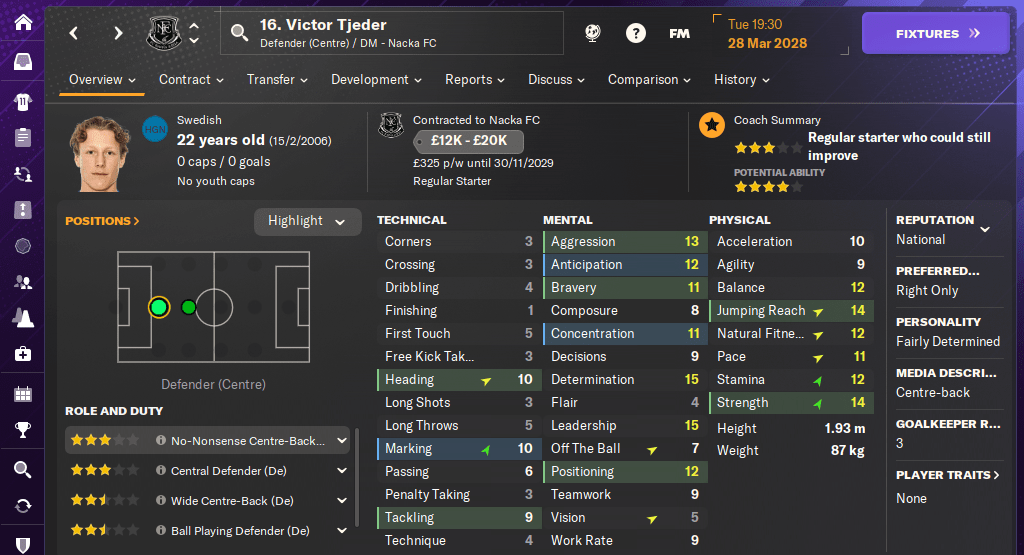
Task: Select the Wide Centre-Back (De) role
Action: tap(232, 501)
